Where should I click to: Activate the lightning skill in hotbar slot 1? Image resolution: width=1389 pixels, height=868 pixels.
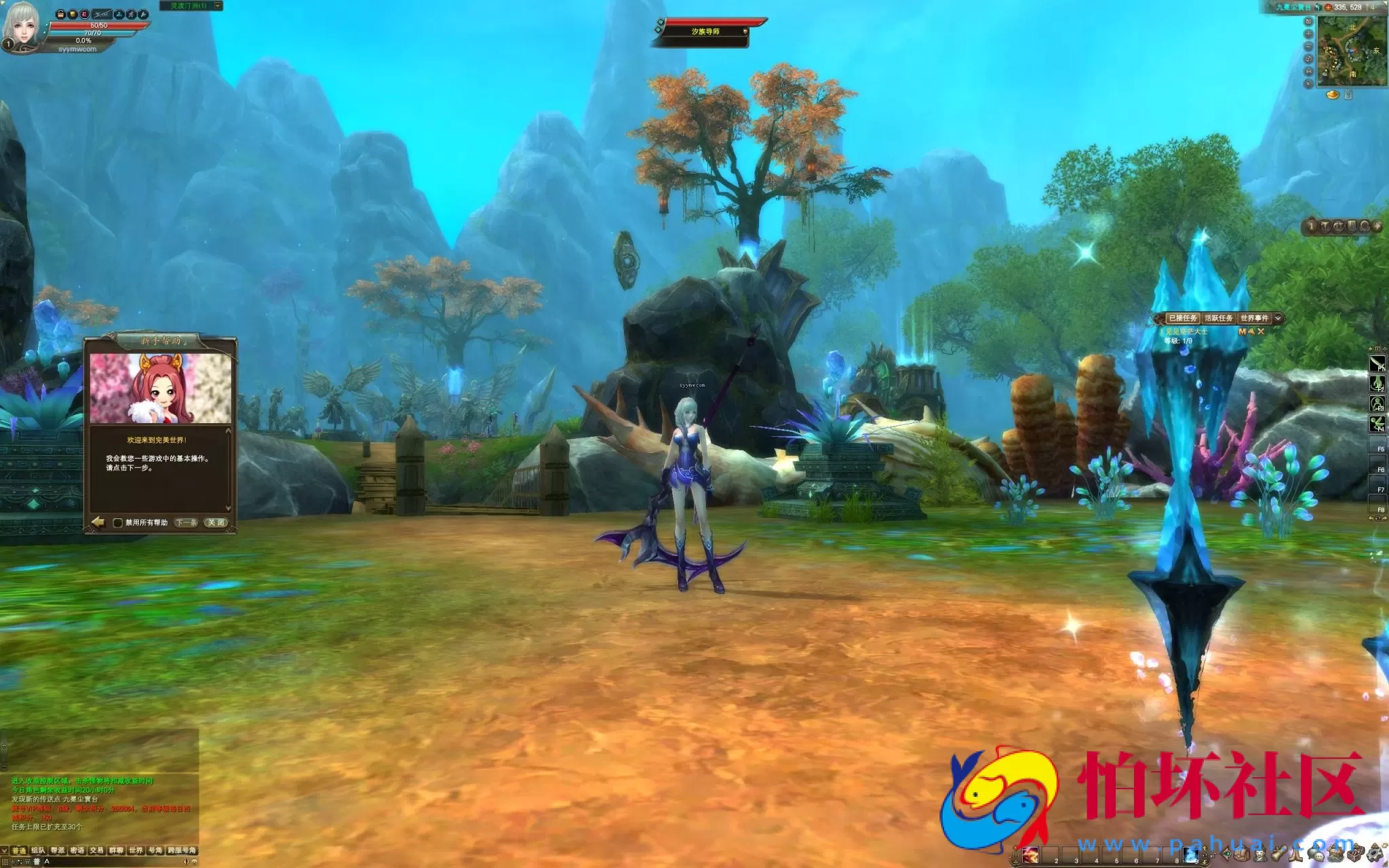(1031, 854)
